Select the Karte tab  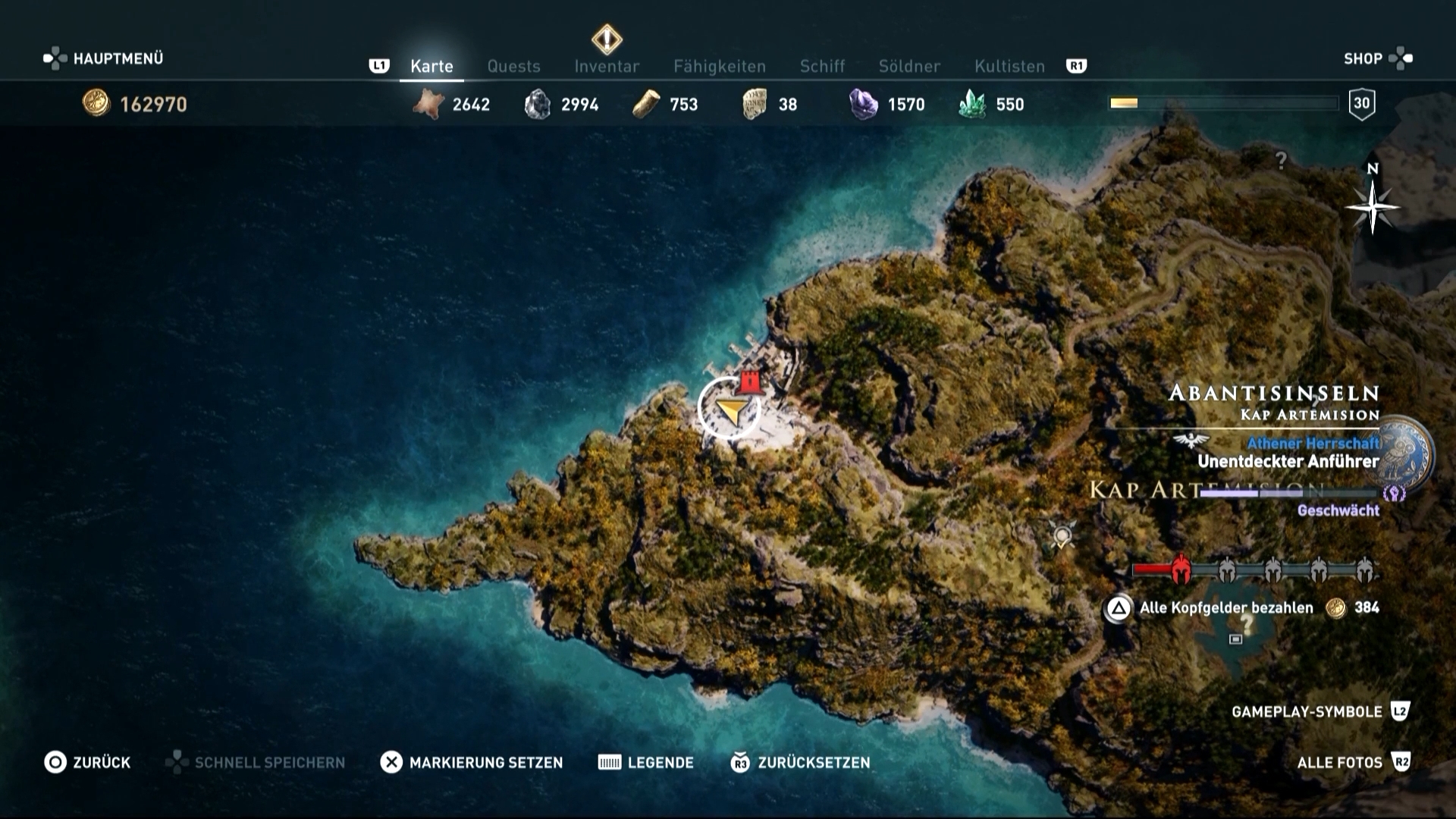pyautogui.click(x=431, y=67)
